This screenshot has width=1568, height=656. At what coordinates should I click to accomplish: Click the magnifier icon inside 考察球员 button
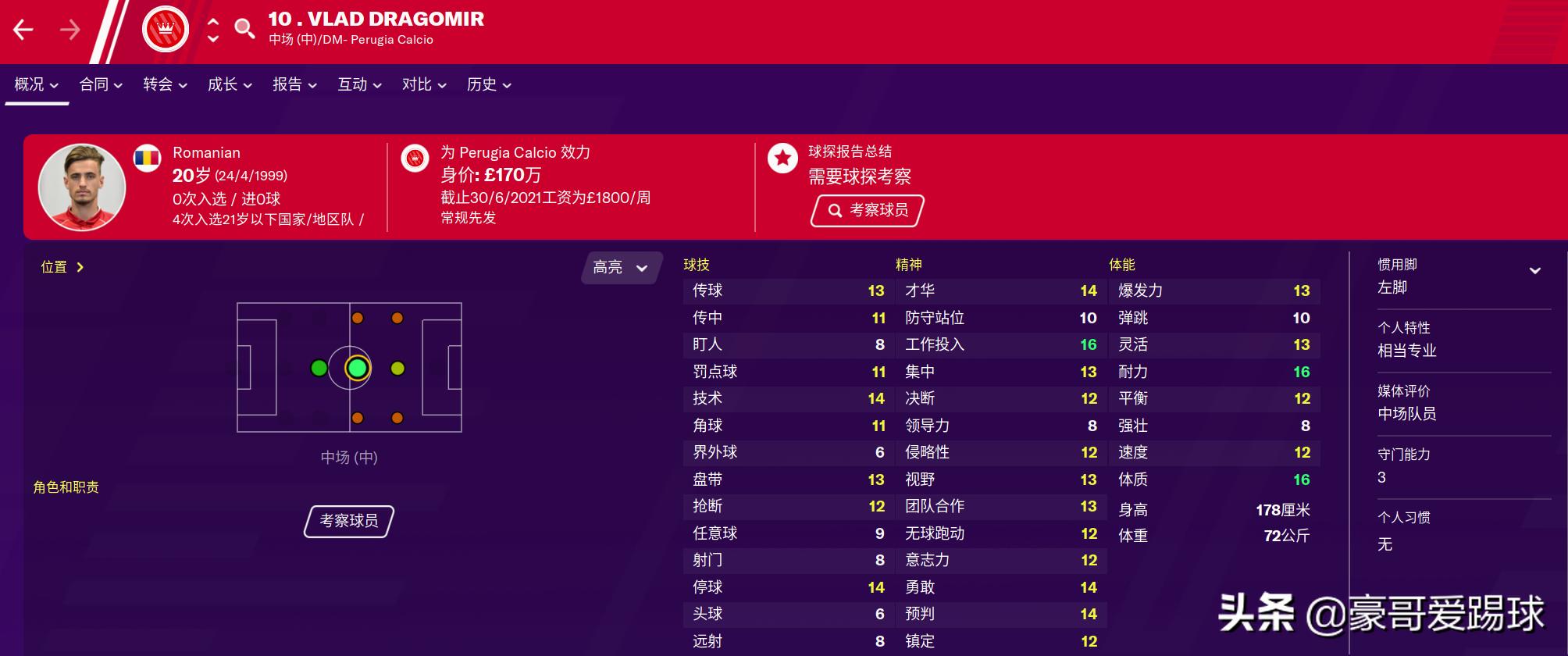coord(834,210)
